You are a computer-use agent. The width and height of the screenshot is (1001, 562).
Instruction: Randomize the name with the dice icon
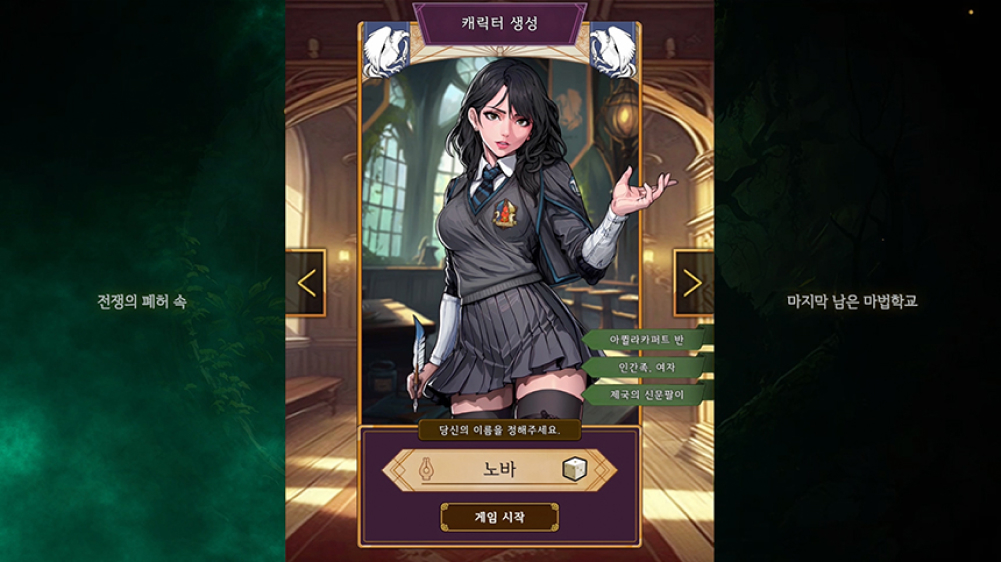click(x=573, y=469)
